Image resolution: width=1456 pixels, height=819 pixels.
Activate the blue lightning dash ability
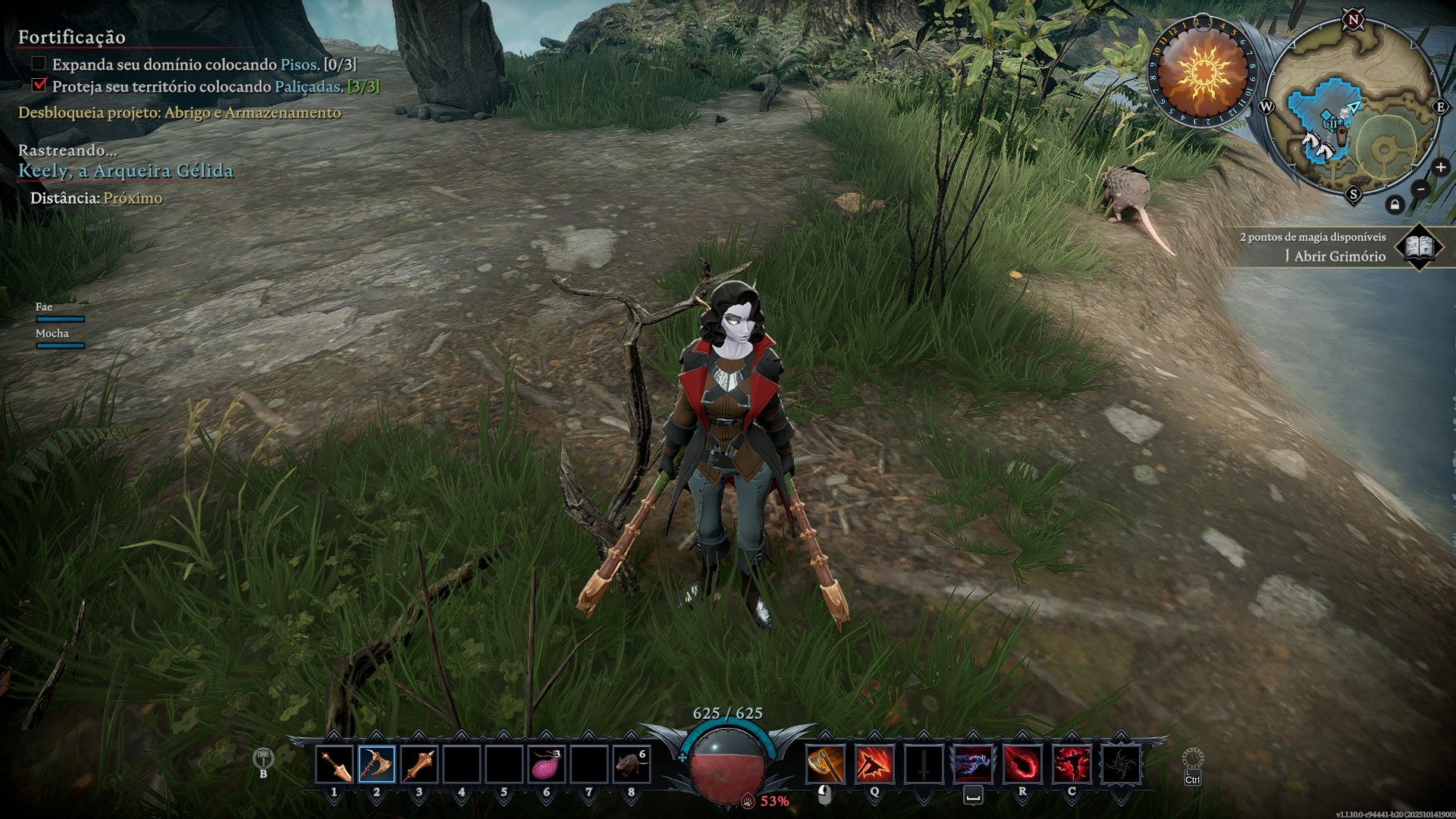pyautogui.click(x=973, y=764)
